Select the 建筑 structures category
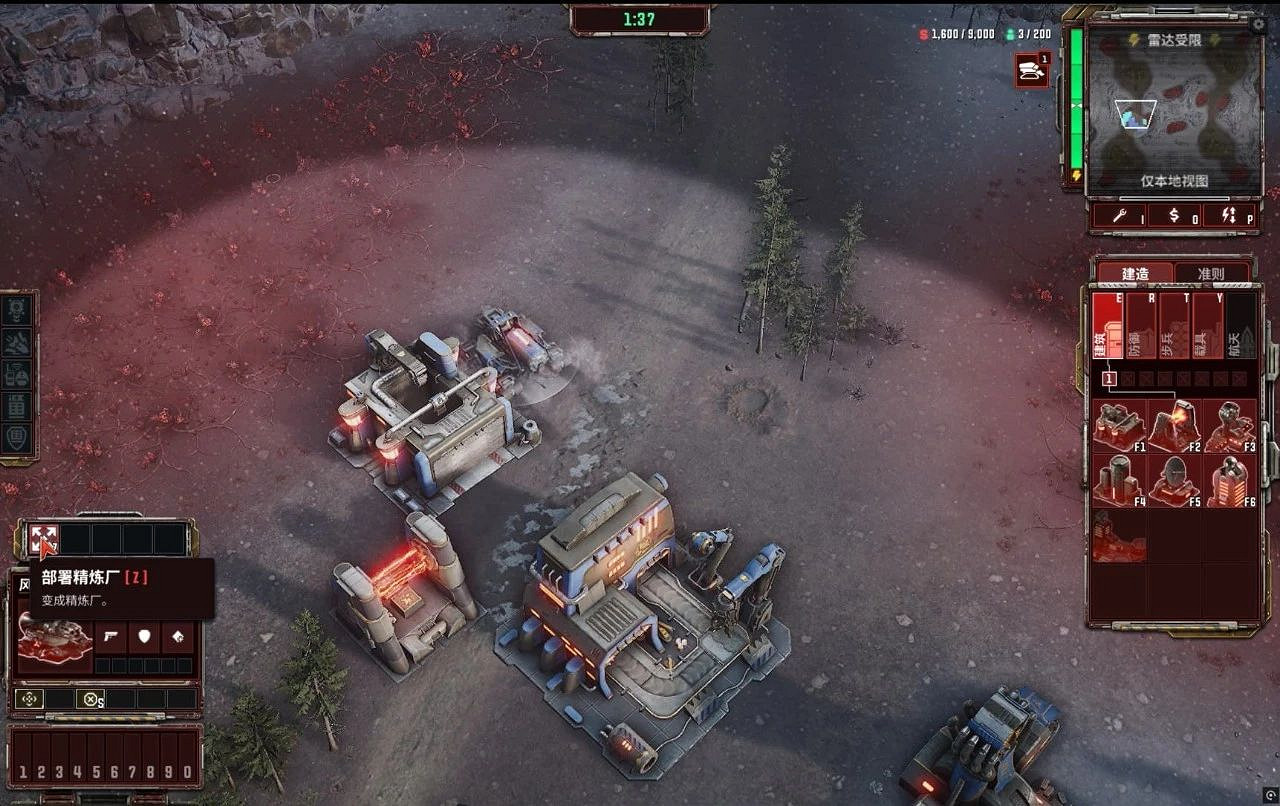This screenshot has width=1280, height=806. pyautogui.click(x=1106, y=325)
